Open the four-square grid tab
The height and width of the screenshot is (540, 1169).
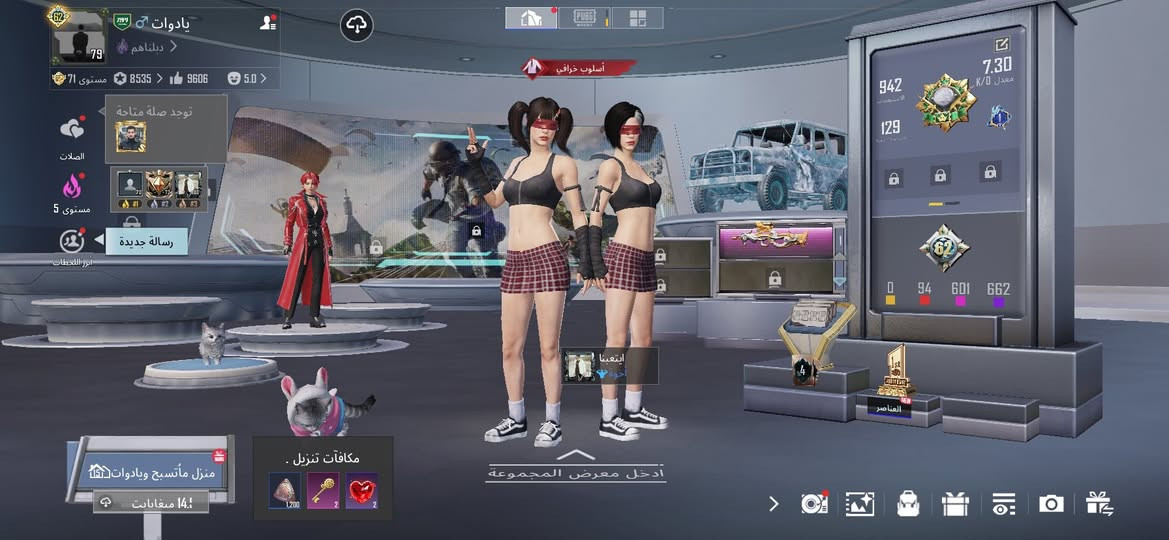637,18
